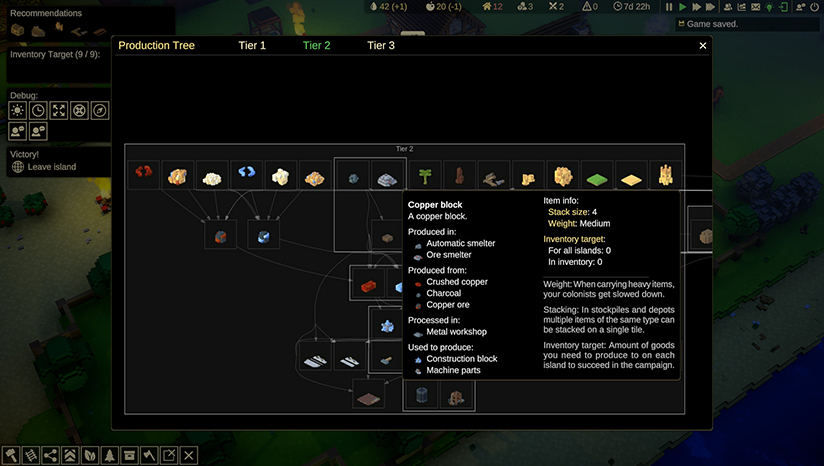The width and height of the screenshot is (824, 466).
Task: Select the green grass block item
Action: point(598,176)
